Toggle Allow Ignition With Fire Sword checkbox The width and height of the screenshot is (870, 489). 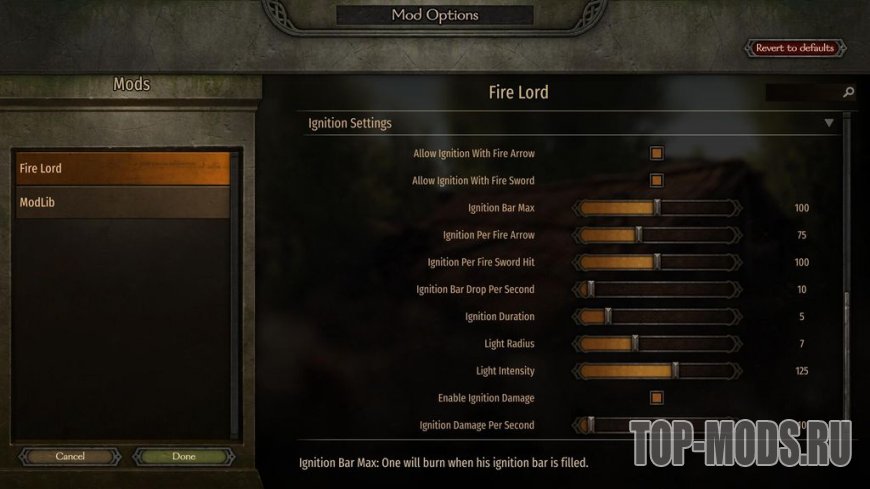[657, 181]
